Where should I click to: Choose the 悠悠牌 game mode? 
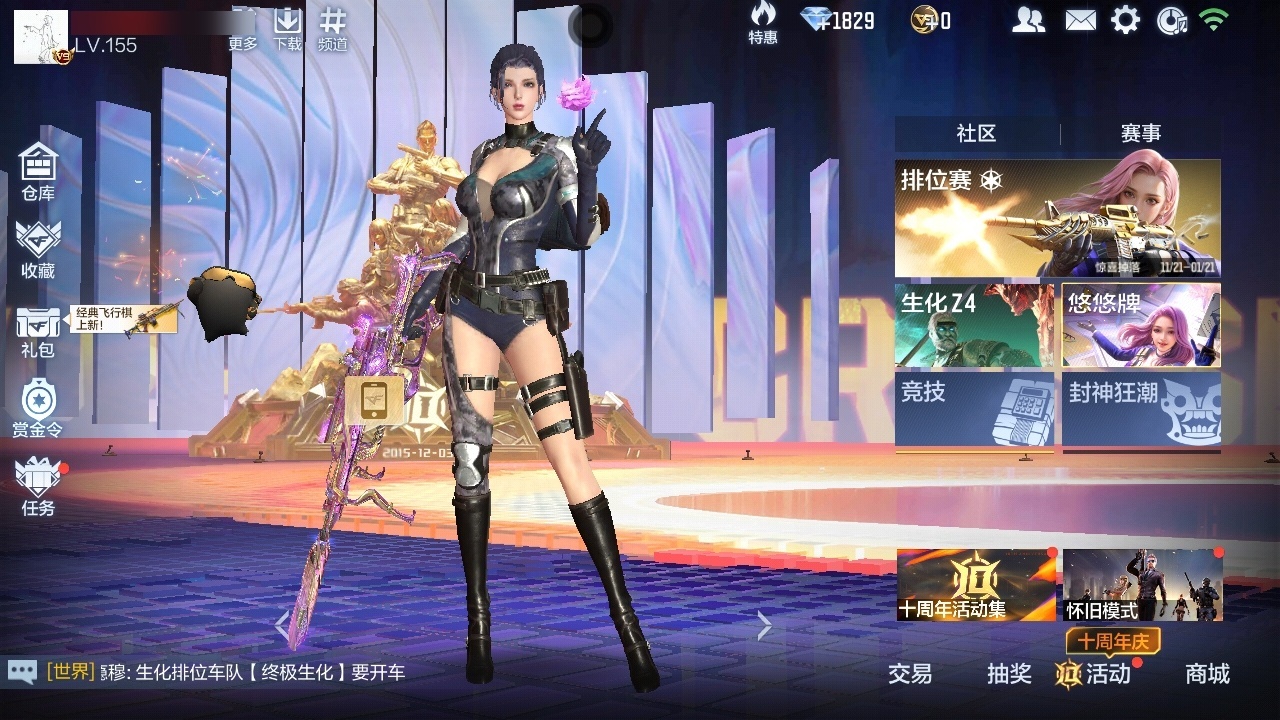1141,325
